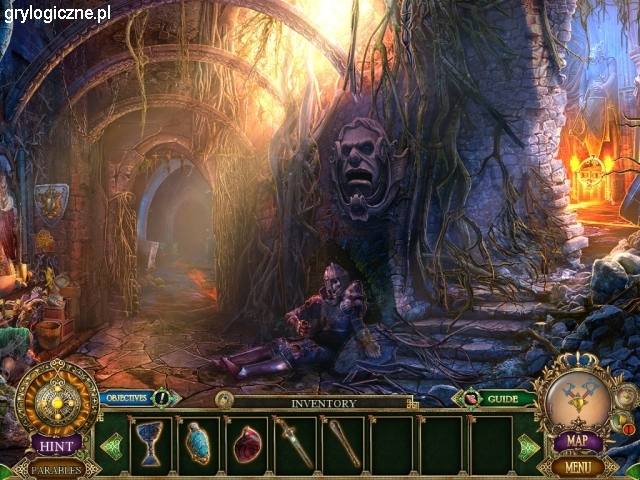Select the blue goblet in inventory
Viewport: 640px width, 480px height.
point(150,443)
